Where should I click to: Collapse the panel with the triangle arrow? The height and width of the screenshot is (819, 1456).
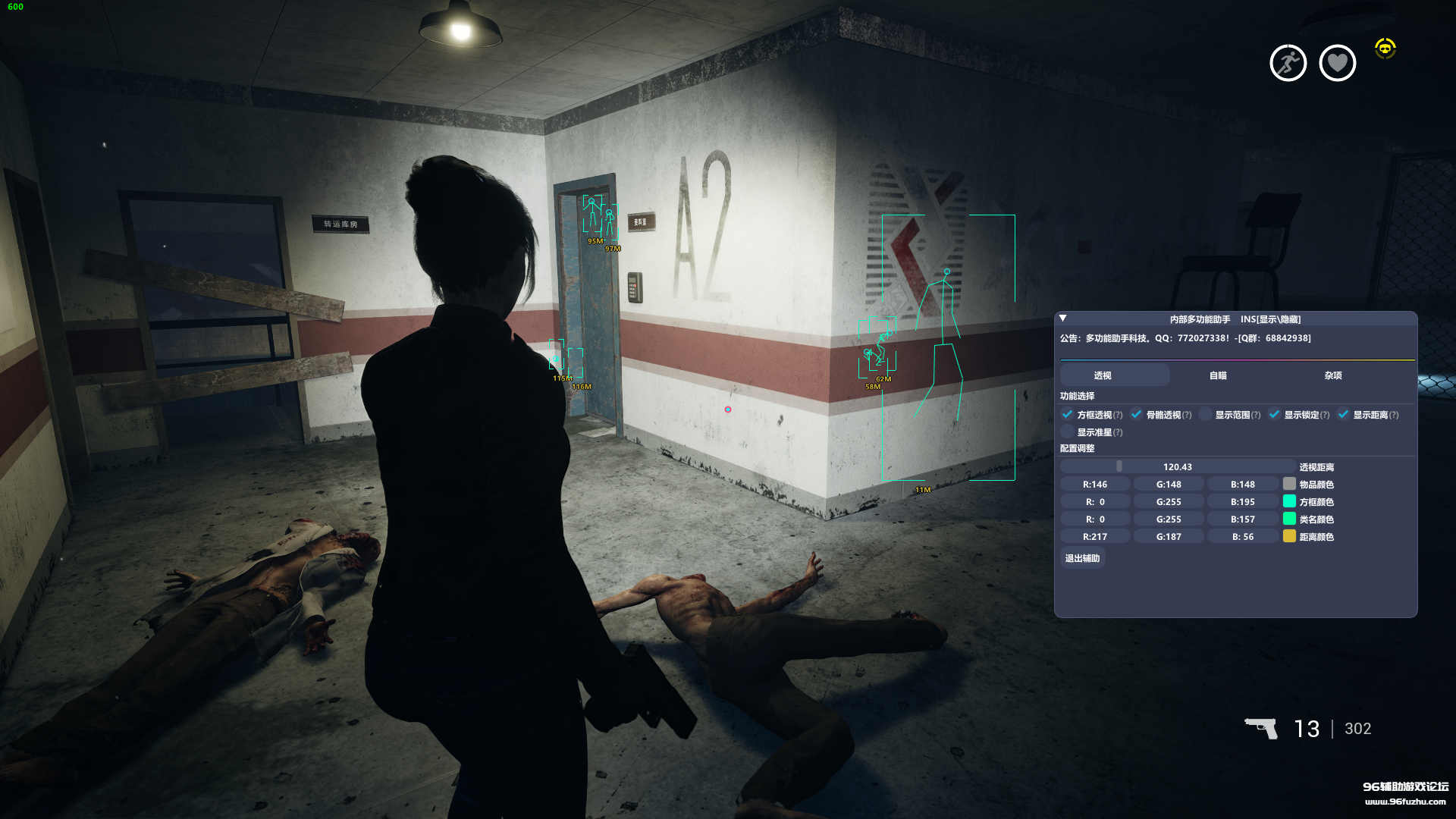tap(1063, 318)
